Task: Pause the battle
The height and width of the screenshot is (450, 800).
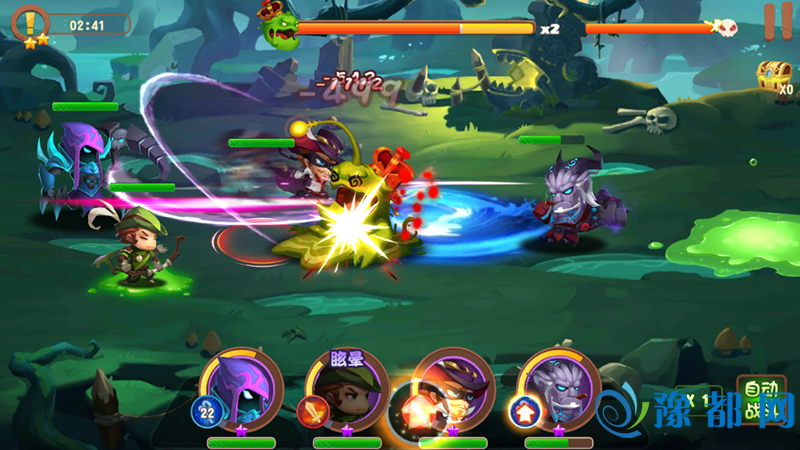Action: (x=771, y=22)
